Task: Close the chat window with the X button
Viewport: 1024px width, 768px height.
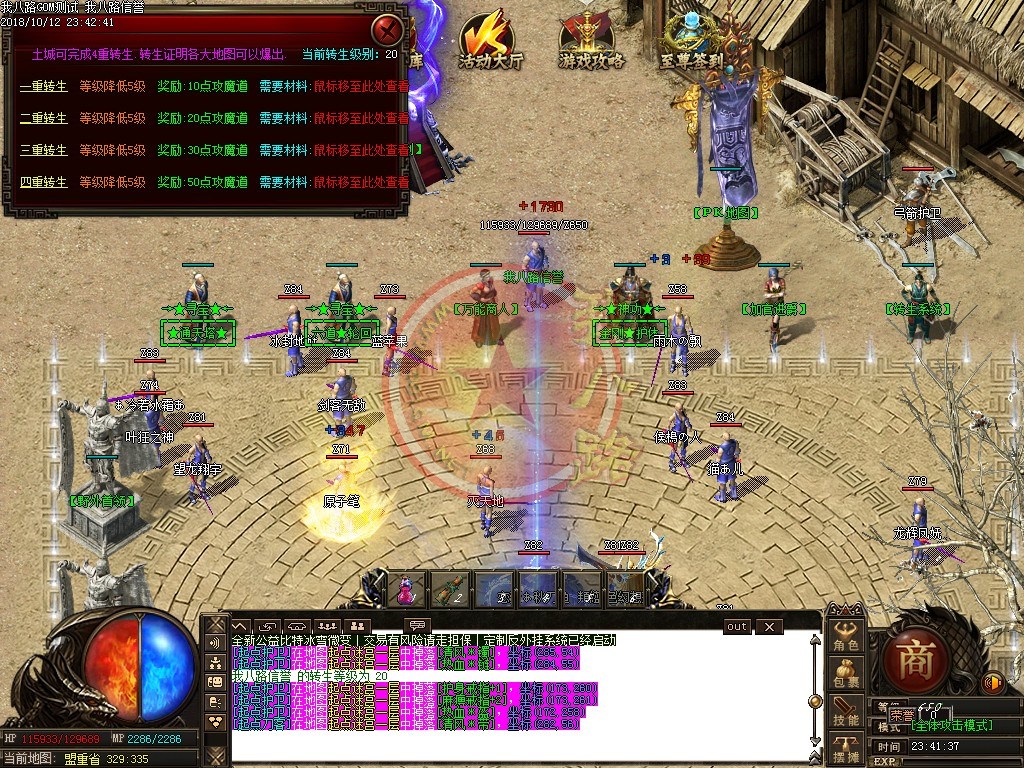Action: 768,626
